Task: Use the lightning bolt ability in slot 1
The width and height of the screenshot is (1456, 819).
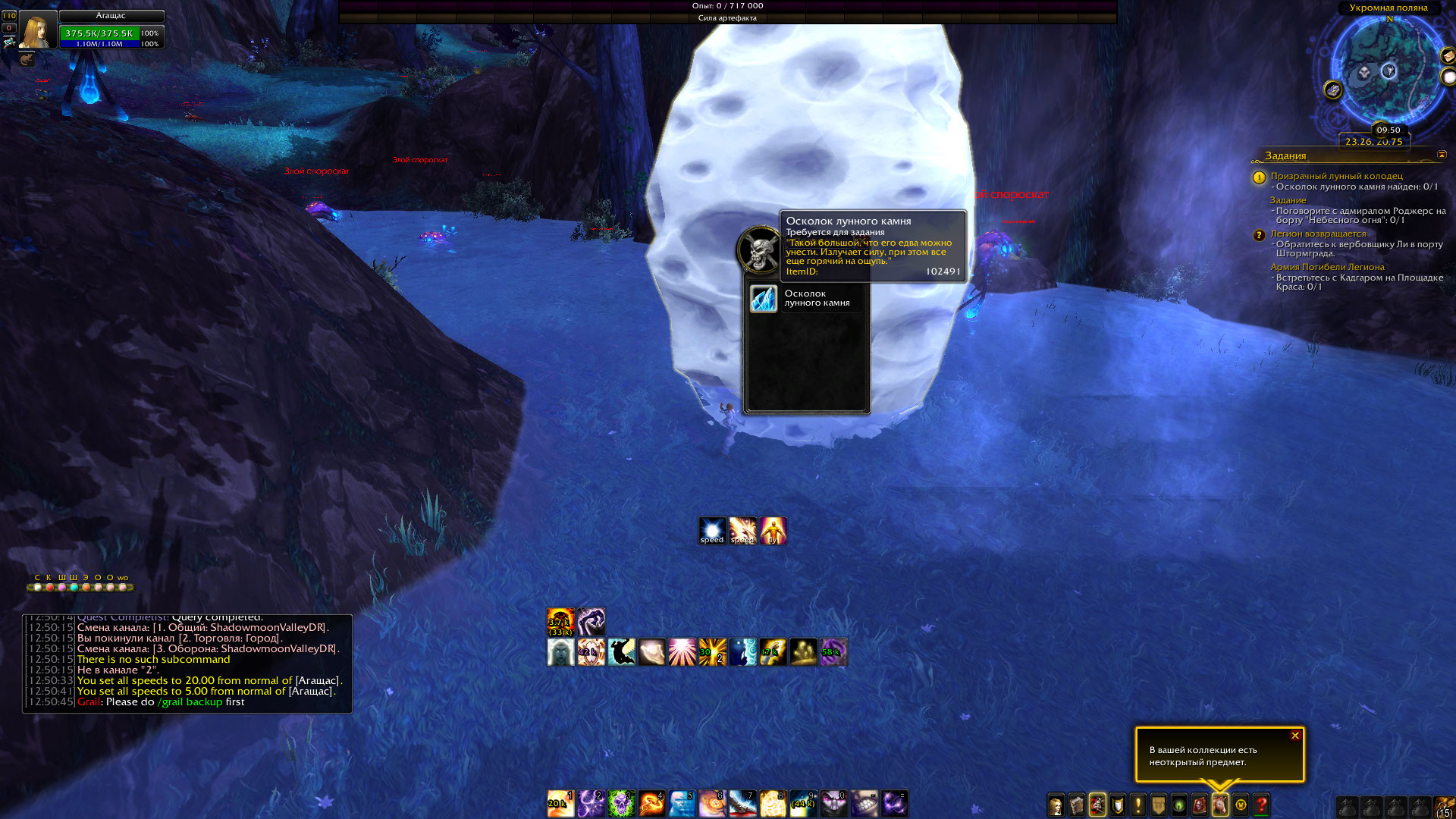Action: [560, 804]
